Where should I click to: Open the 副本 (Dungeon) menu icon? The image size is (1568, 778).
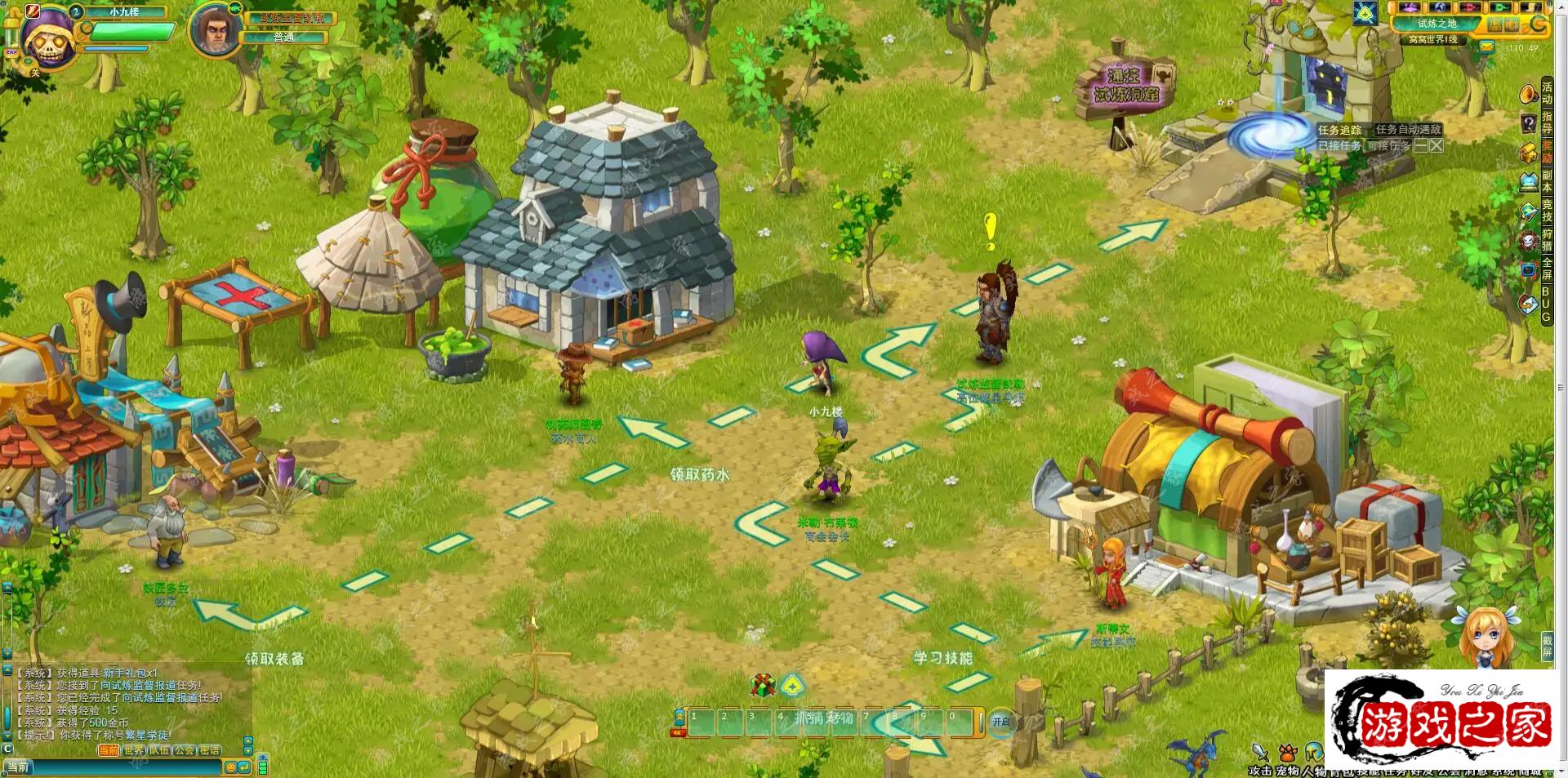click(1529, 182)
